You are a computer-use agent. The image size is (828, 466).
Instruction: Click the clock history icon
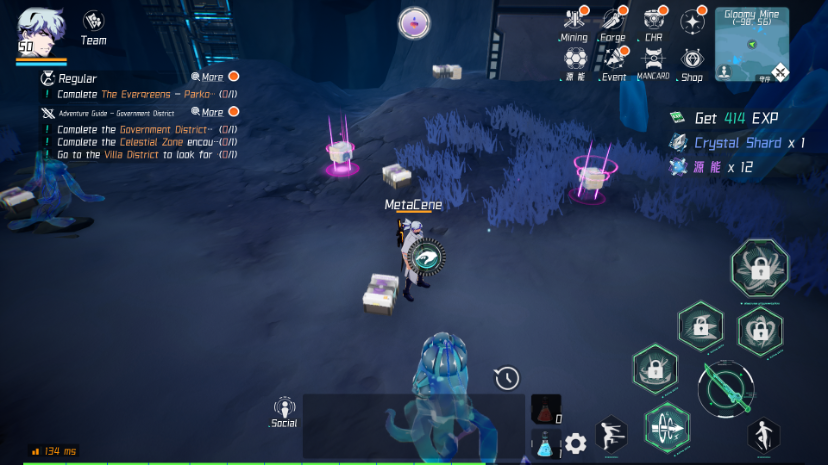pyautogui.click(x=507, y=378)
